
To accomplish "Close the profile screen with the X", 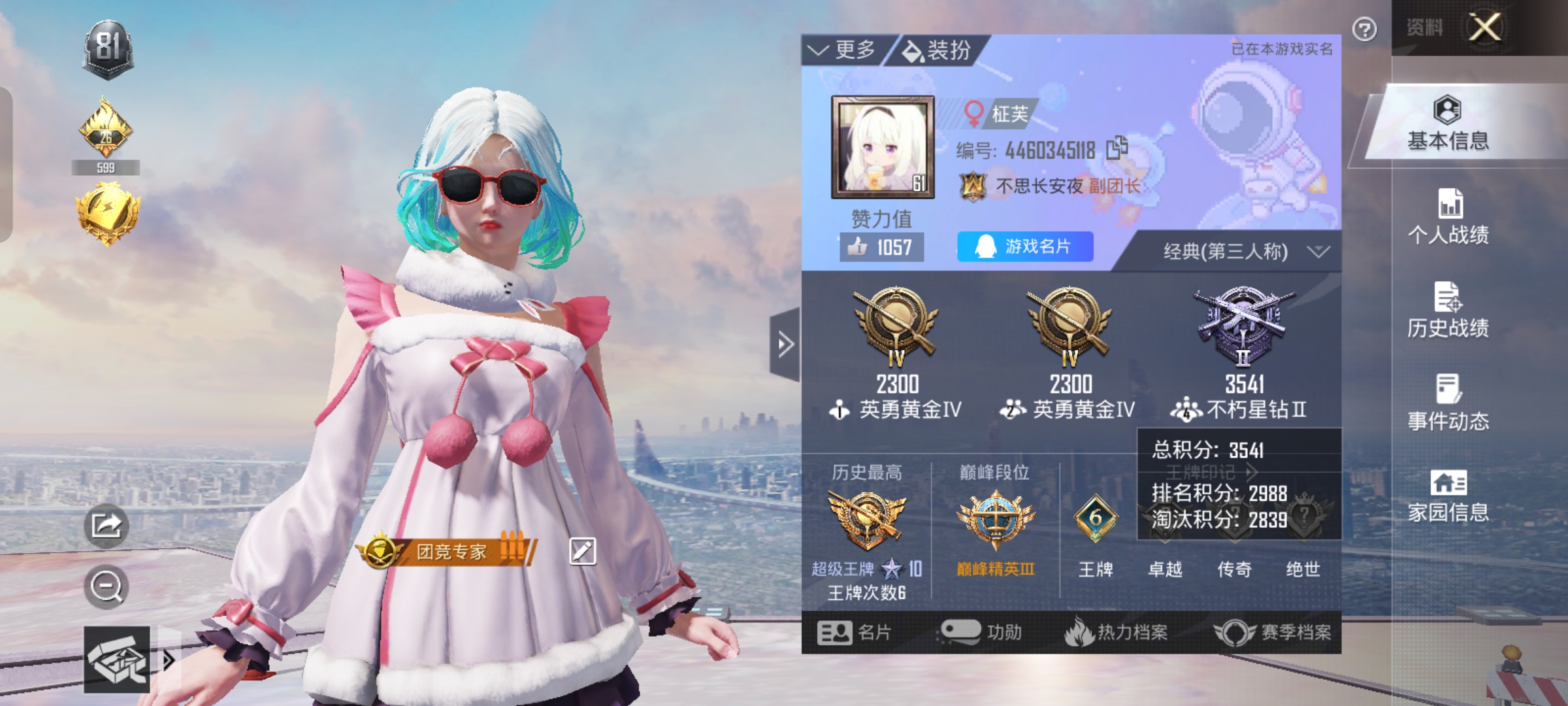I will [1484, 27].
